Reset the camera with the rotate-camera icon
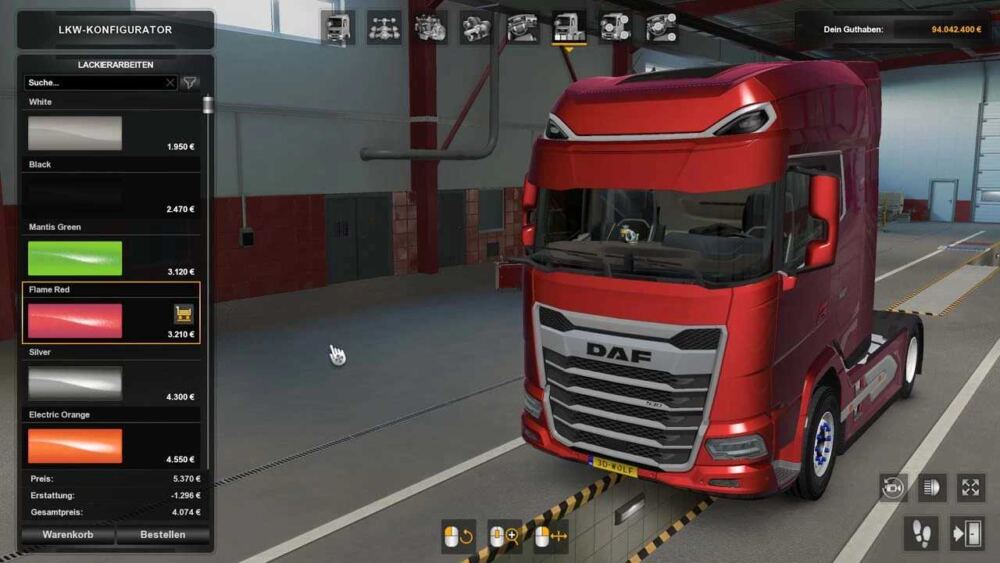 pos(893,488)
